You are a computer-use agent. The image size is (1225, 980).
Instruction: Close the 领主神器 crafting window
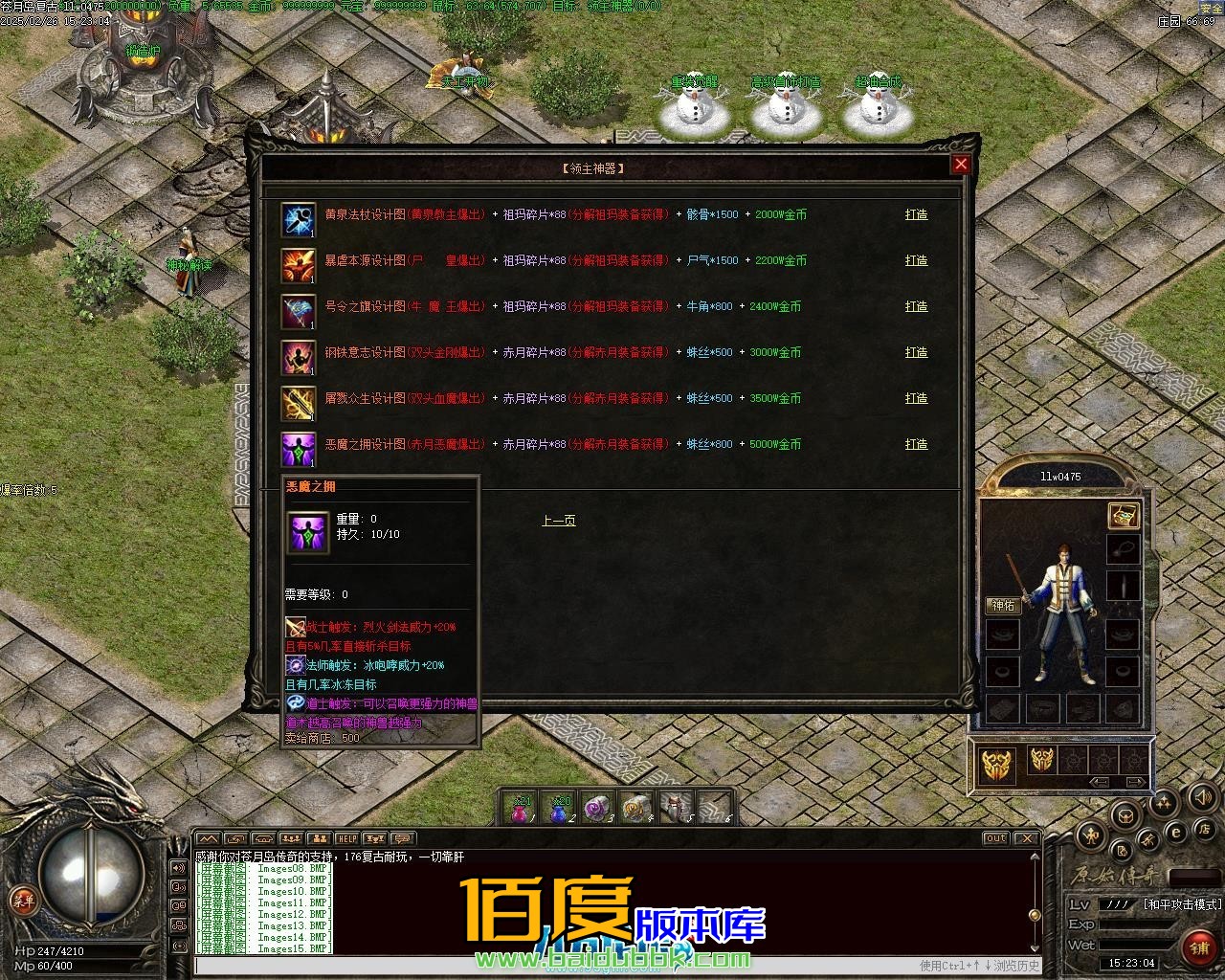click(961, 164)
